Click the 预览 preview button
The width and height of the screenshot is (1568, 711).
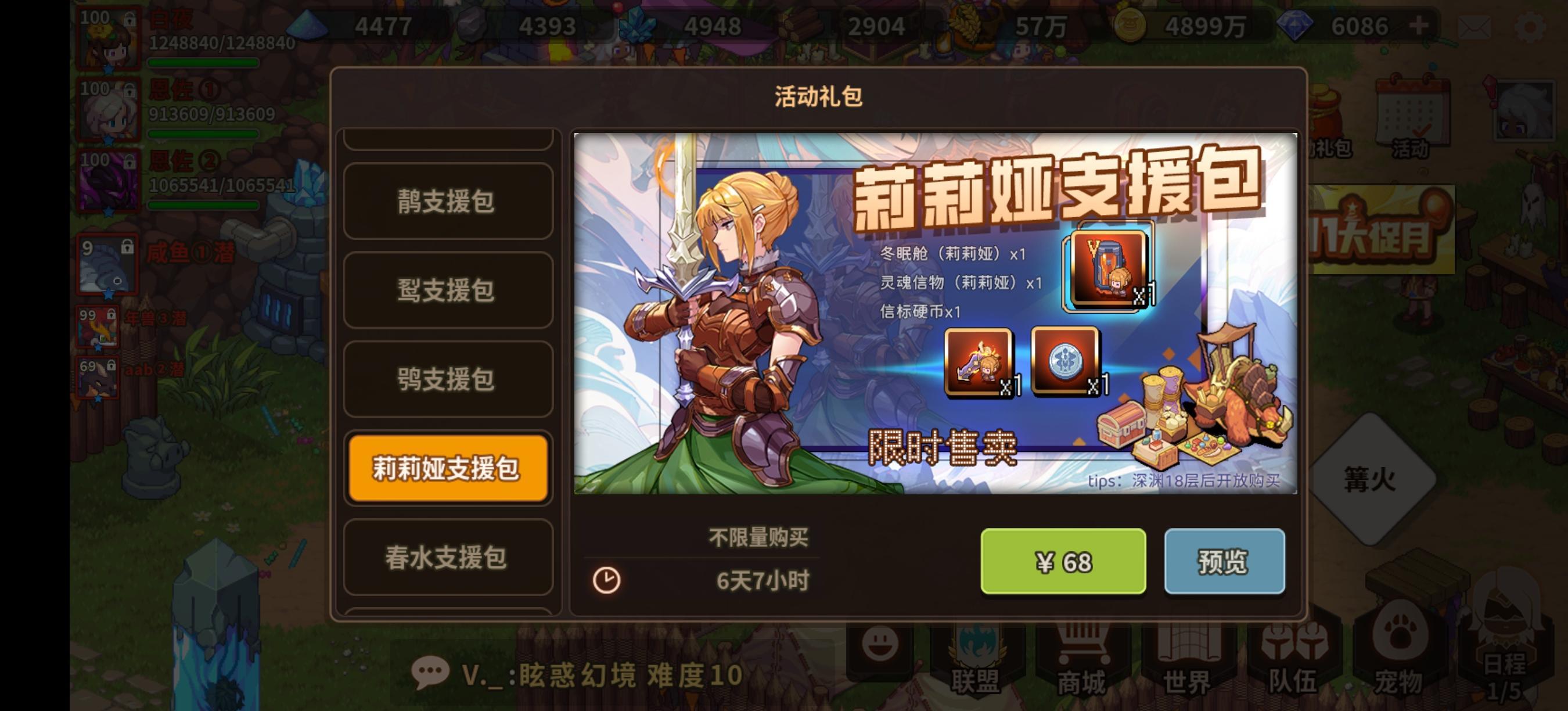point(1225,562)
